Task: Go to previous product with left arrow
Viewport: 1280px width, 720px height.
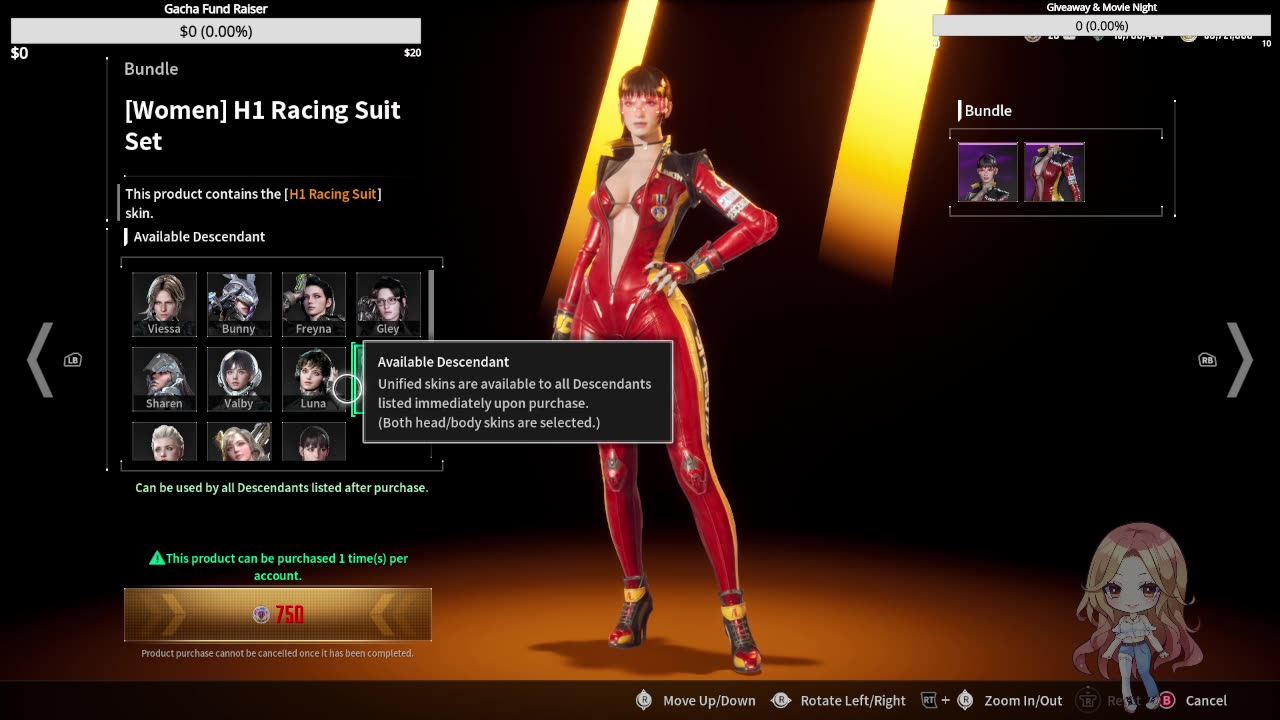Action: pyautogui.click(x=40, y=360)
